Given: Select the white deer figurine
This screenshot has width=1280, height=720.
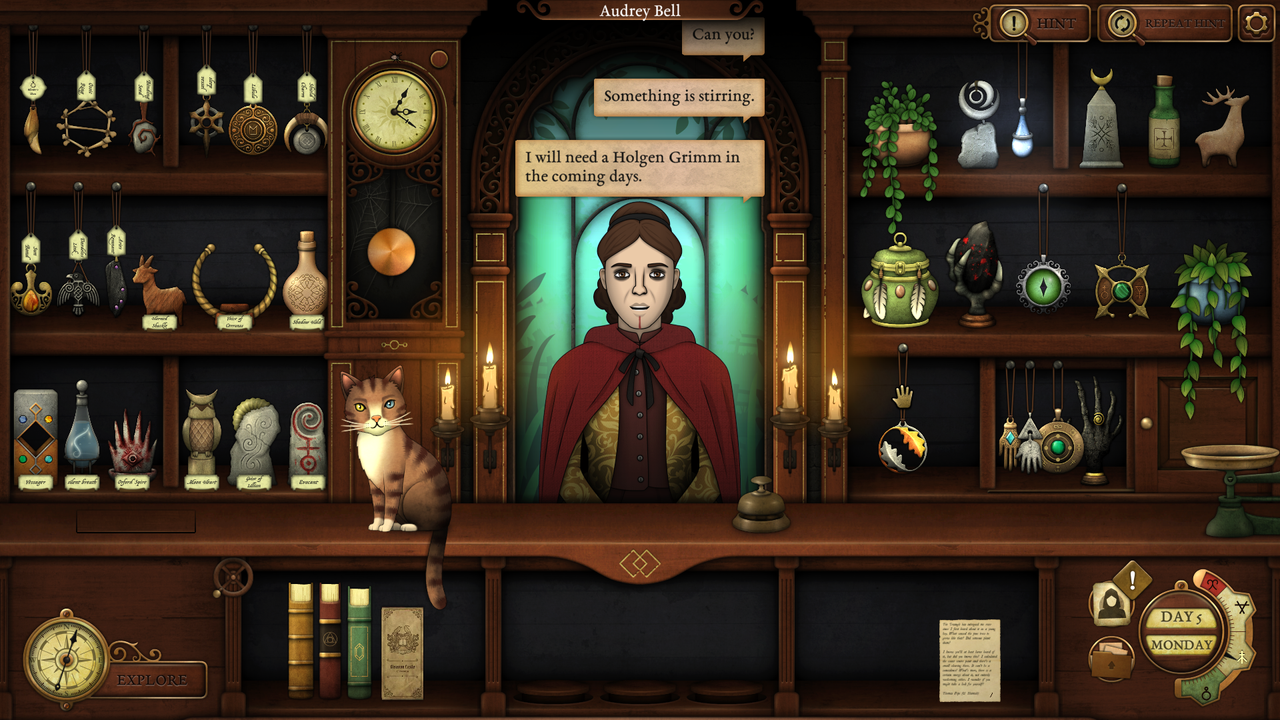Looking at the screenshot, I should coord(1222,128).
